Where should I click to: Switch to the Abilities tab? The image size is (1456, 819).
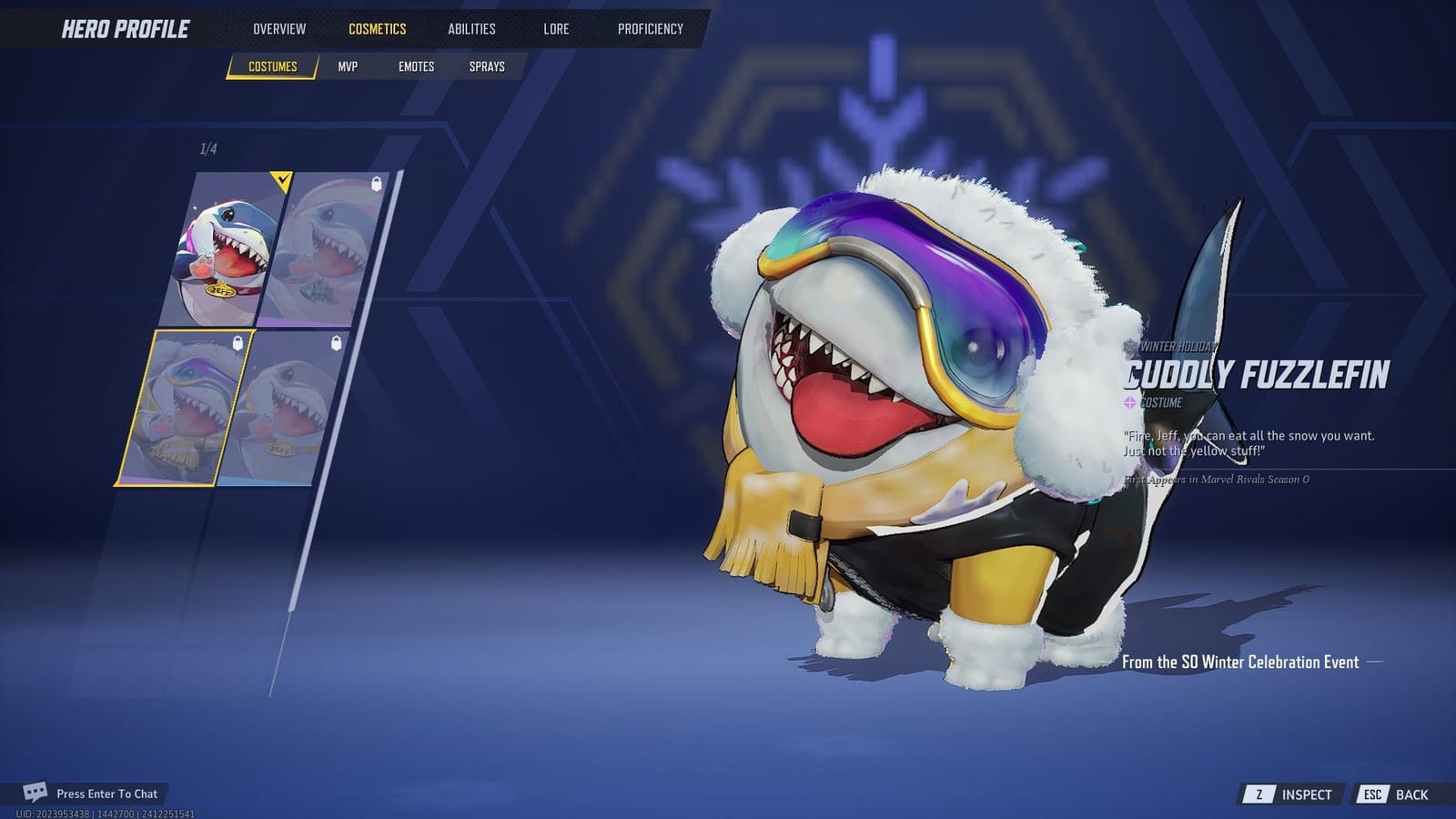[471, 28]
